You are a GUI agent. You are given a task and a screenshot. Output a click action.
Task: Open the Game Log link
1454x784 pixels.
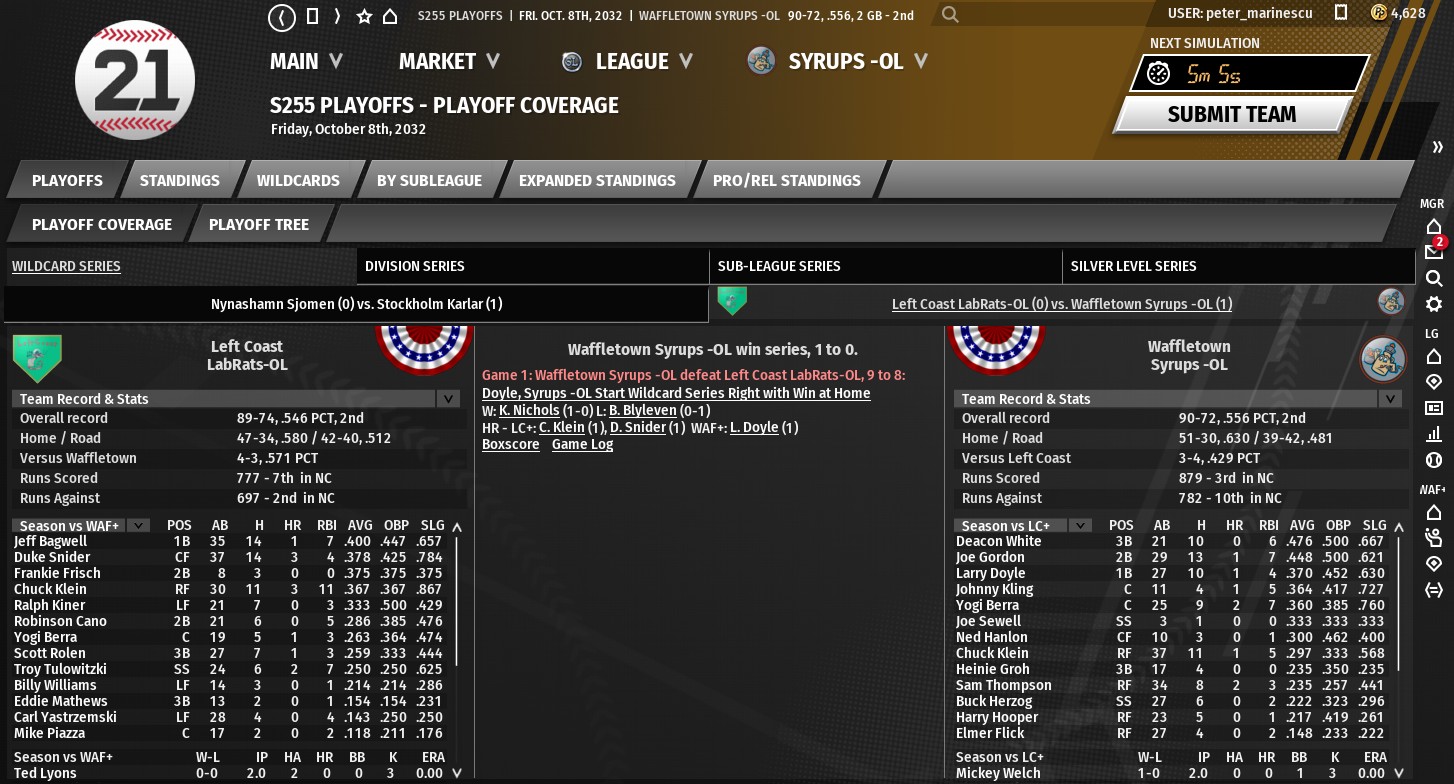582,445
